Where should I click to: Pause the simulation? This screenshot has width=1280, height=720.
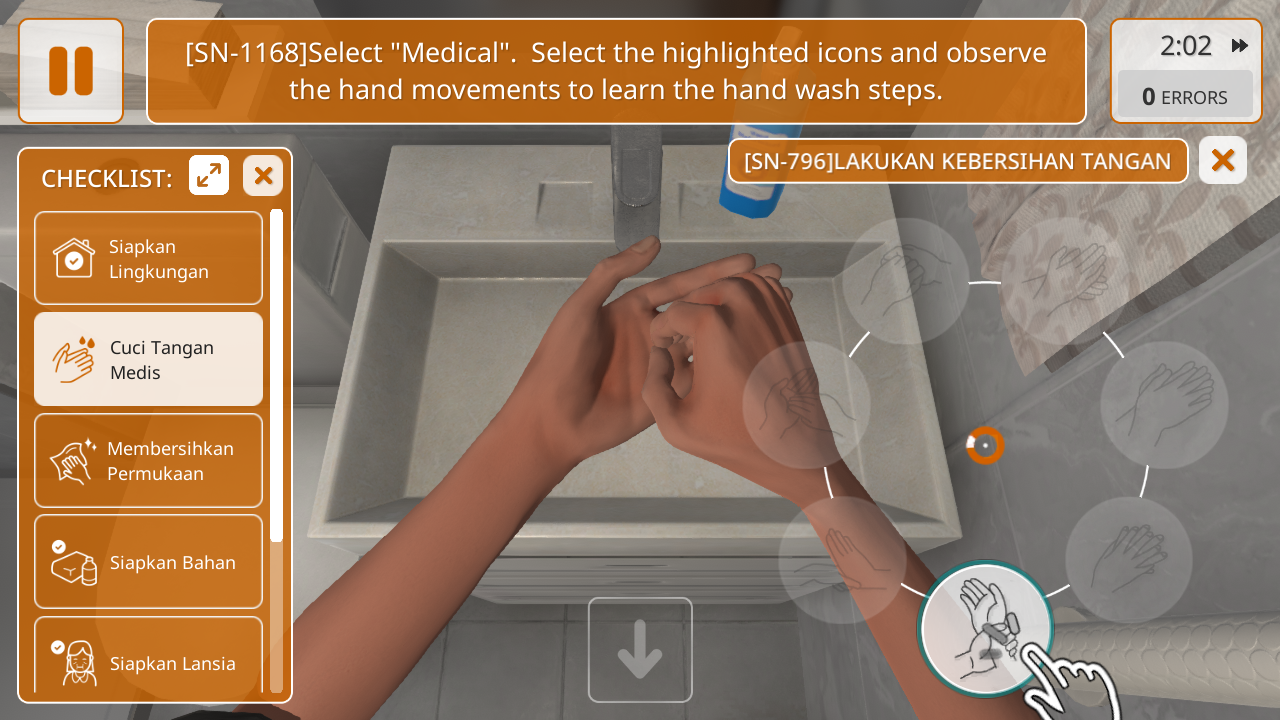(71, 71)
